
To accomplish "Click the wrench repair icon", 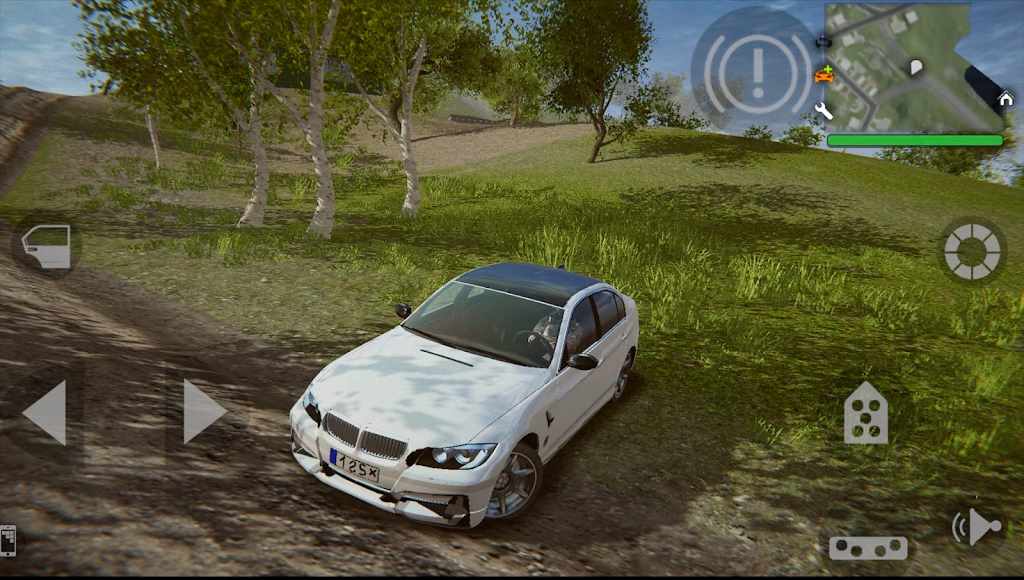I will point(824,111).
